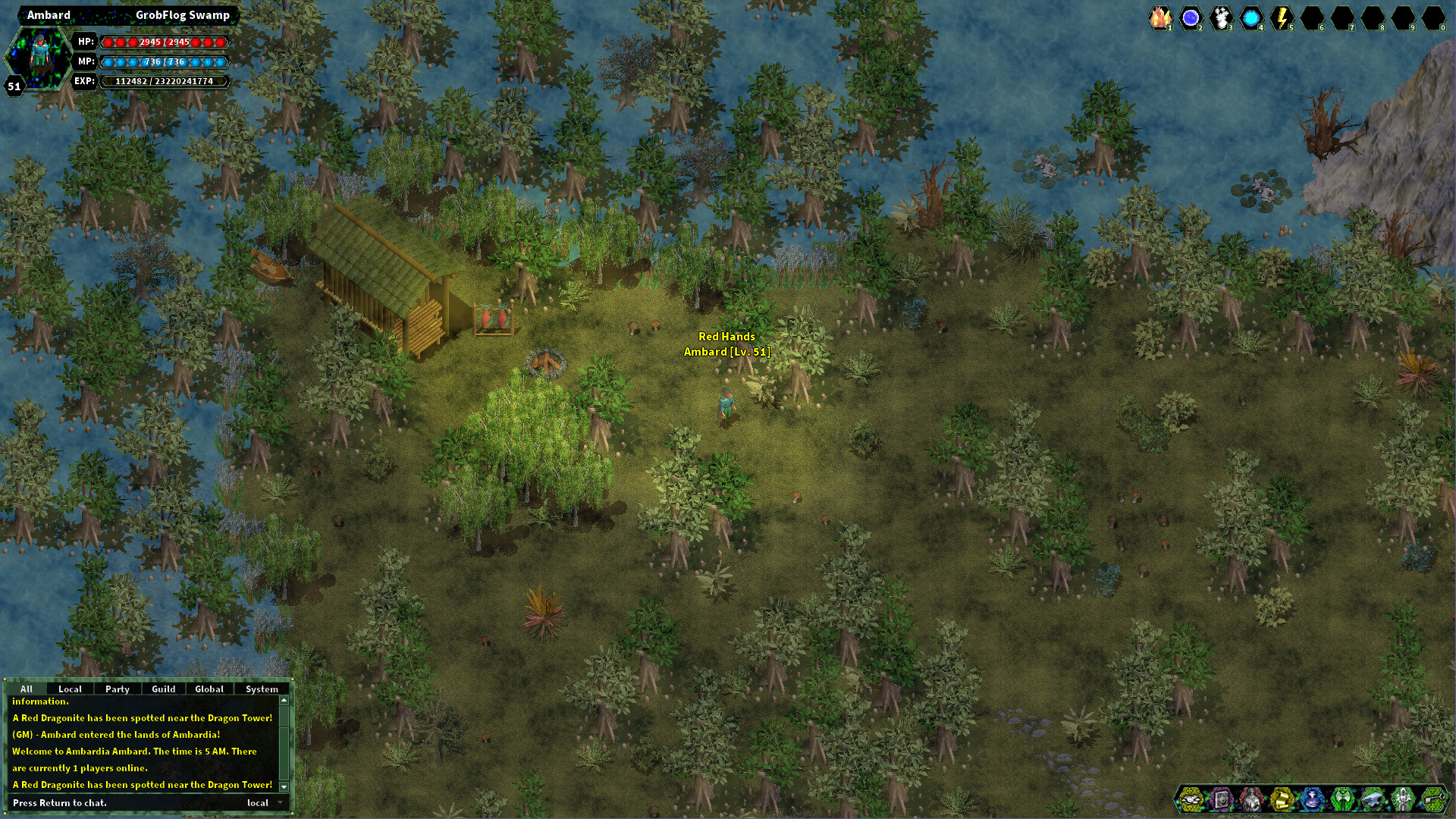The height and width of the screenshot is (819, 1456).
Task: Click the EXP progress bar
Action: pyautogui.click(x=165, y=80)
